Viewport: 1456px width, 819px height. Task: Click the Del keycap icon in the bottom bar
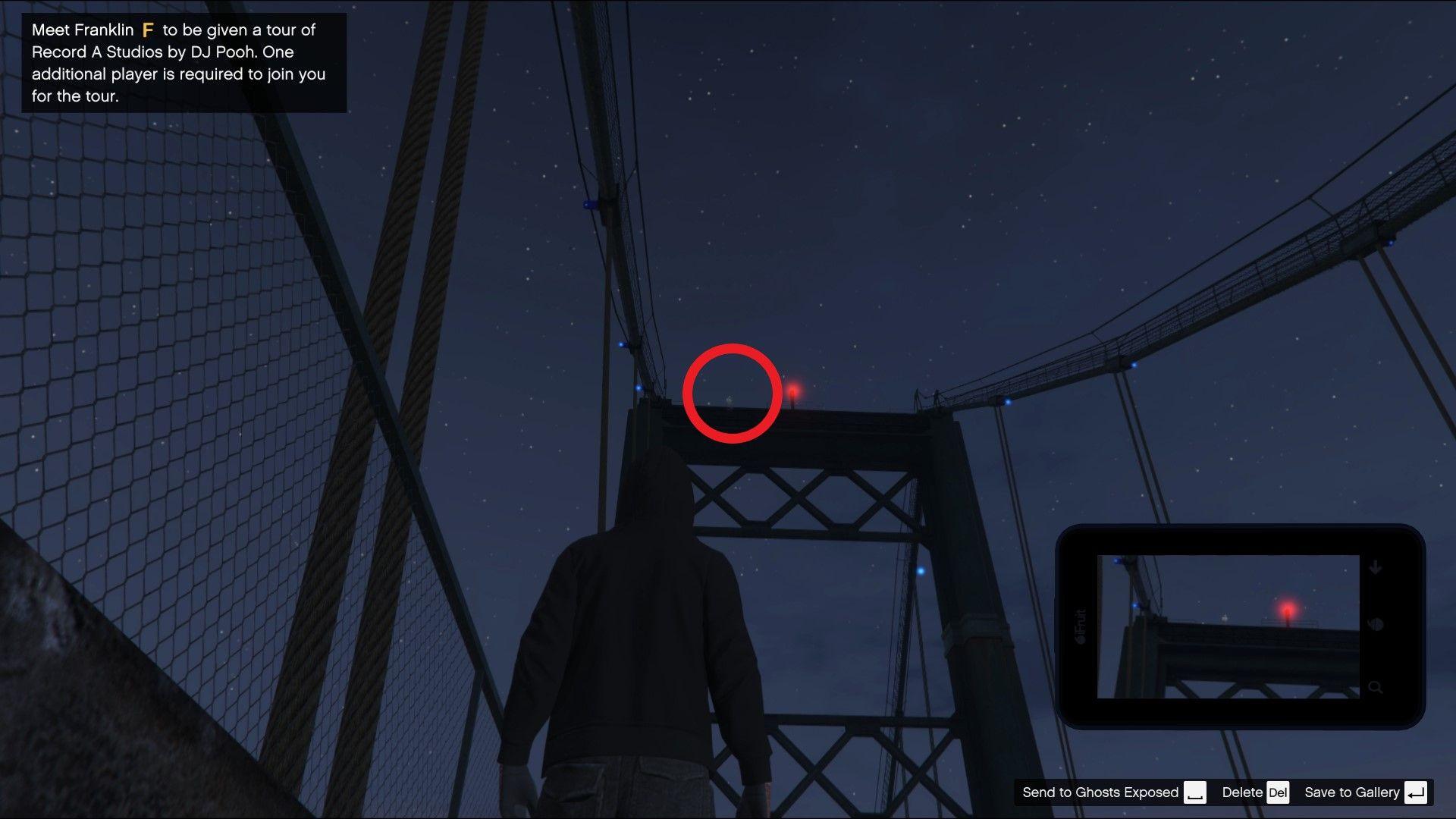tap(1279, 792)
